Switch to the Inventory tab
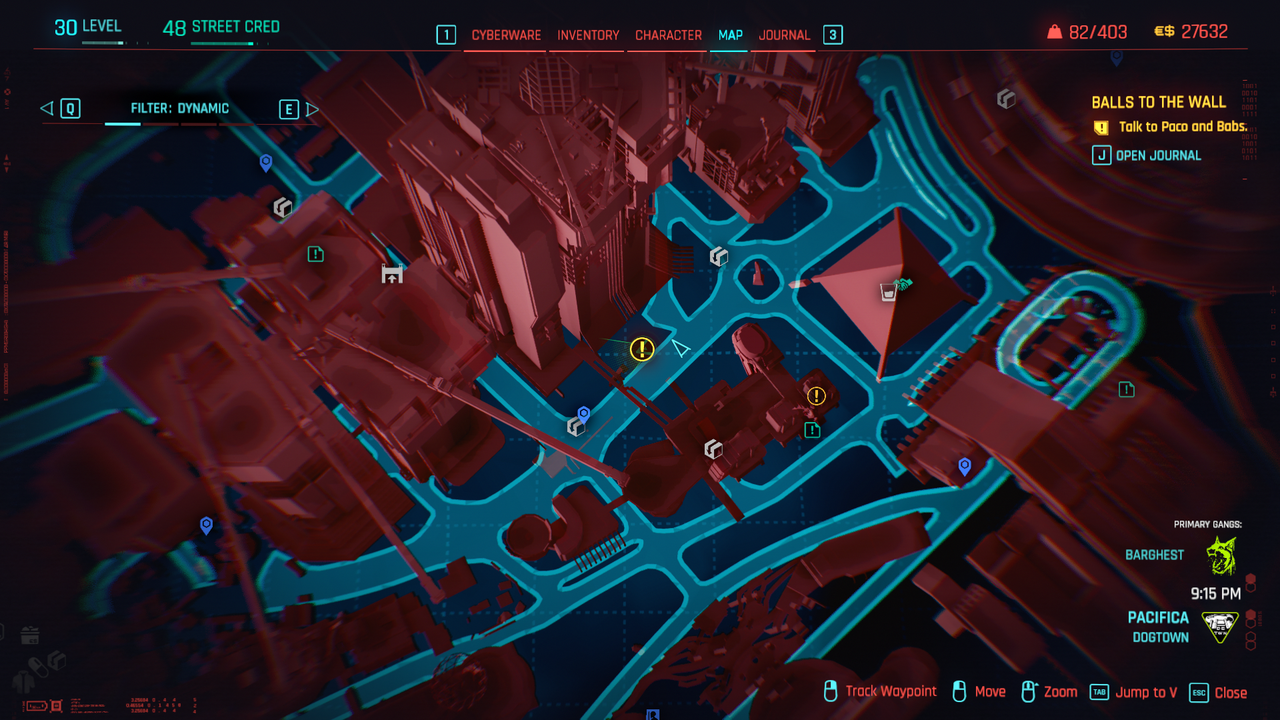Screen dimensions: 1280x720 pyautogui.click(x=587, y=35)
